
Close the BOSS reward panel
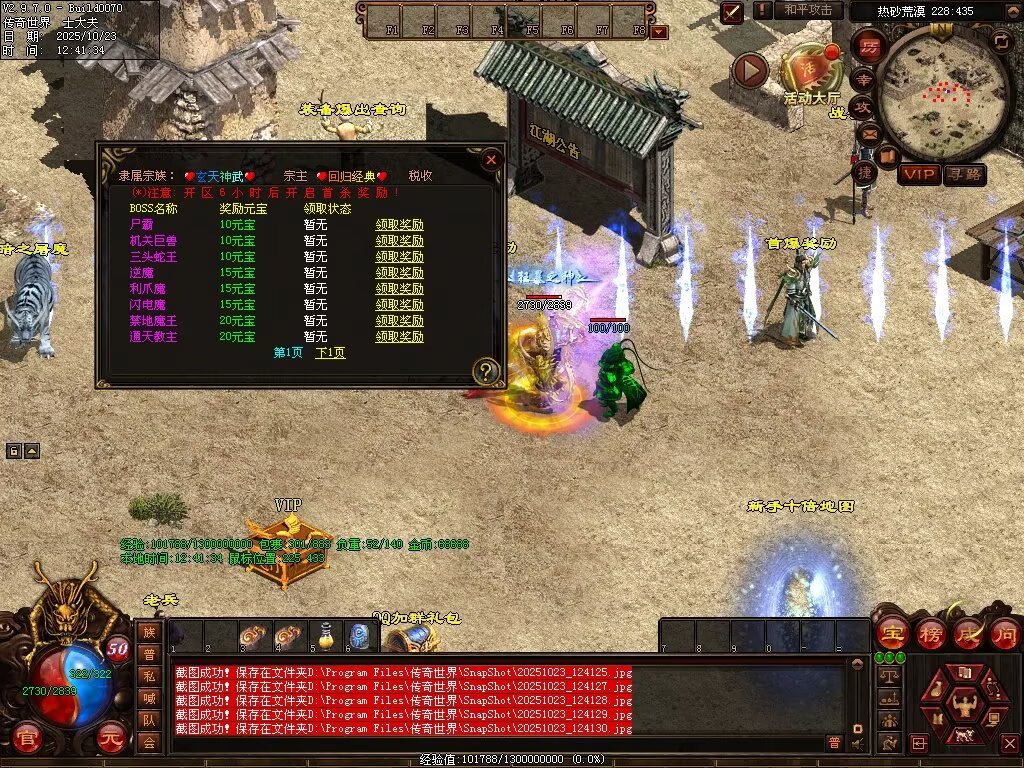(490, 159)
